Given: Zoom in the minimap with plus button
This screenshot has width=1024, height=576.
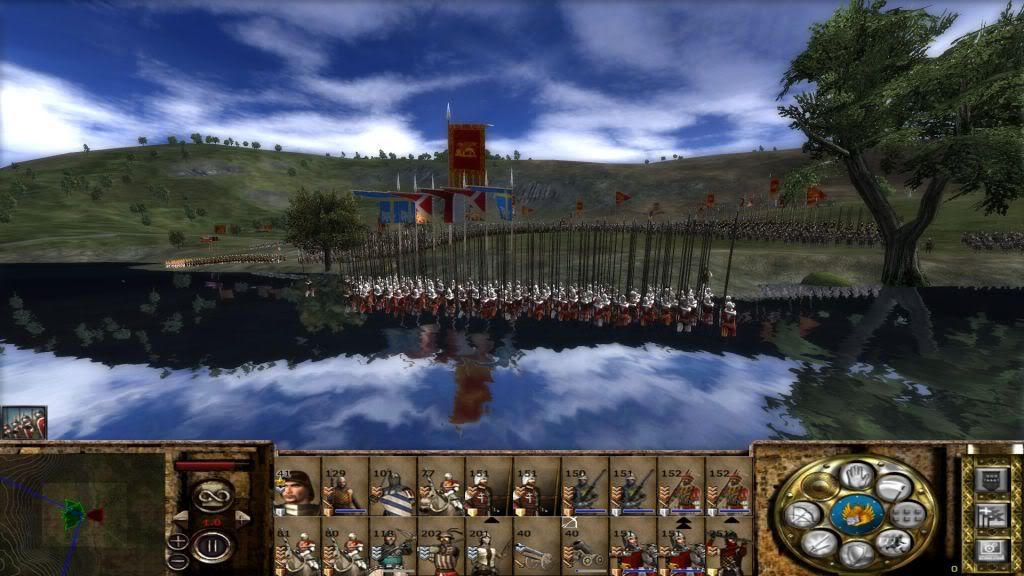Looking at the screenshot, I should click(x=178, y=541).
